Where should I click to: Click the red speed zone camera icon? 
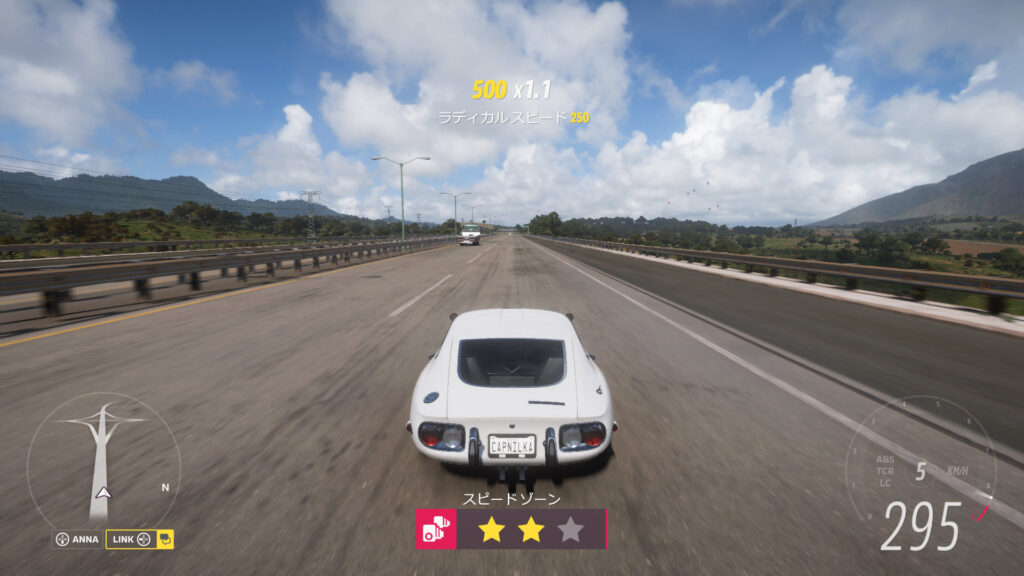pos(436,529)
